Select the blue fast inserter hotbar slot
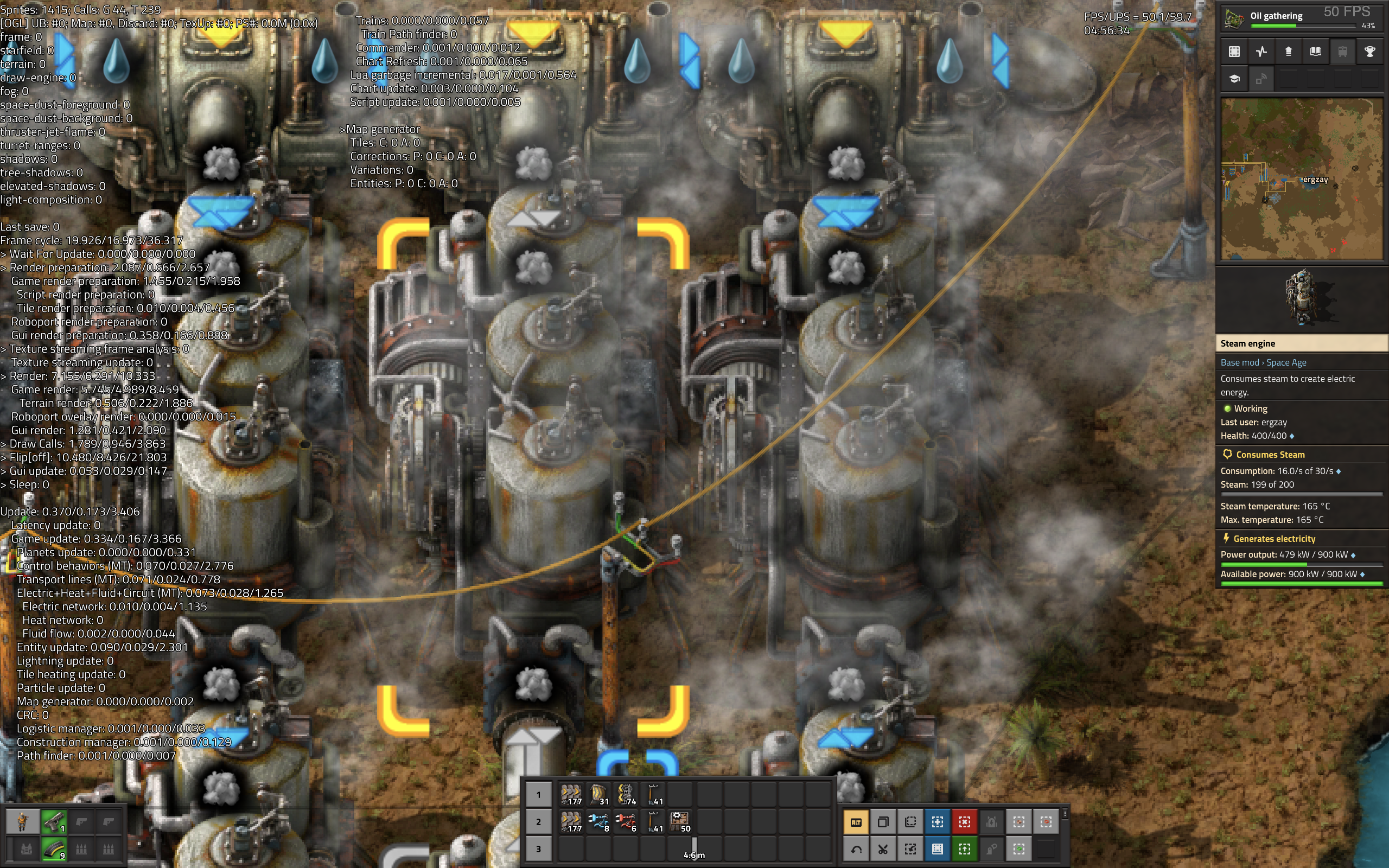 pos(598,822)
